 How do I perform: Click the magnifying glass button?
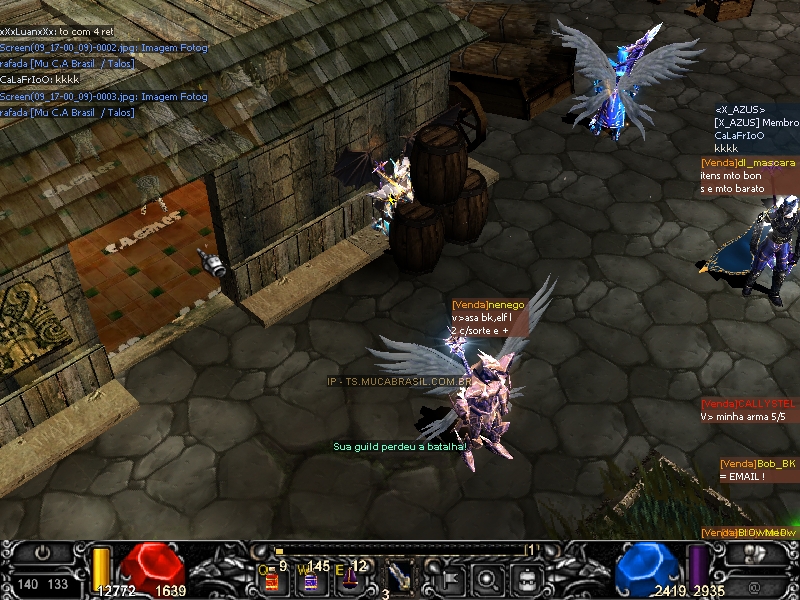[x=488, y=577]
